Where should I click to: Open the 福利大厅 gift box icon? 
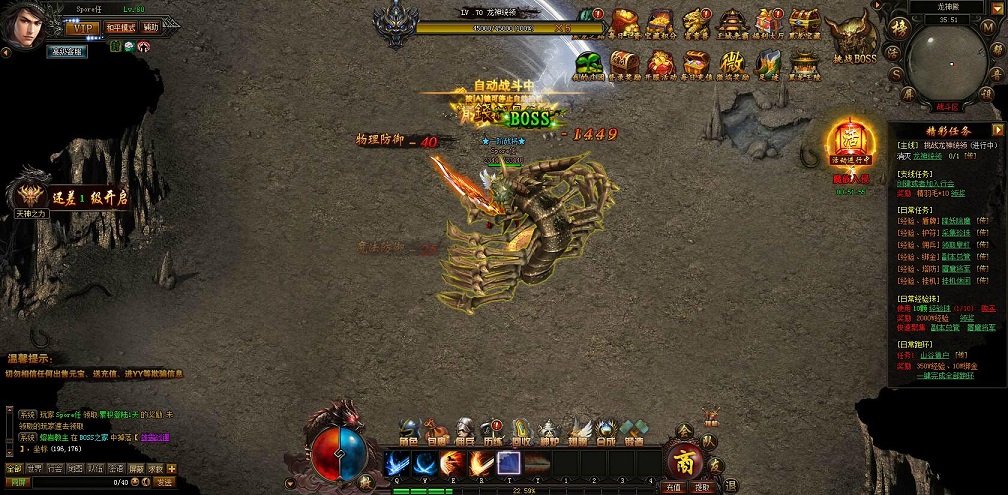769,23
